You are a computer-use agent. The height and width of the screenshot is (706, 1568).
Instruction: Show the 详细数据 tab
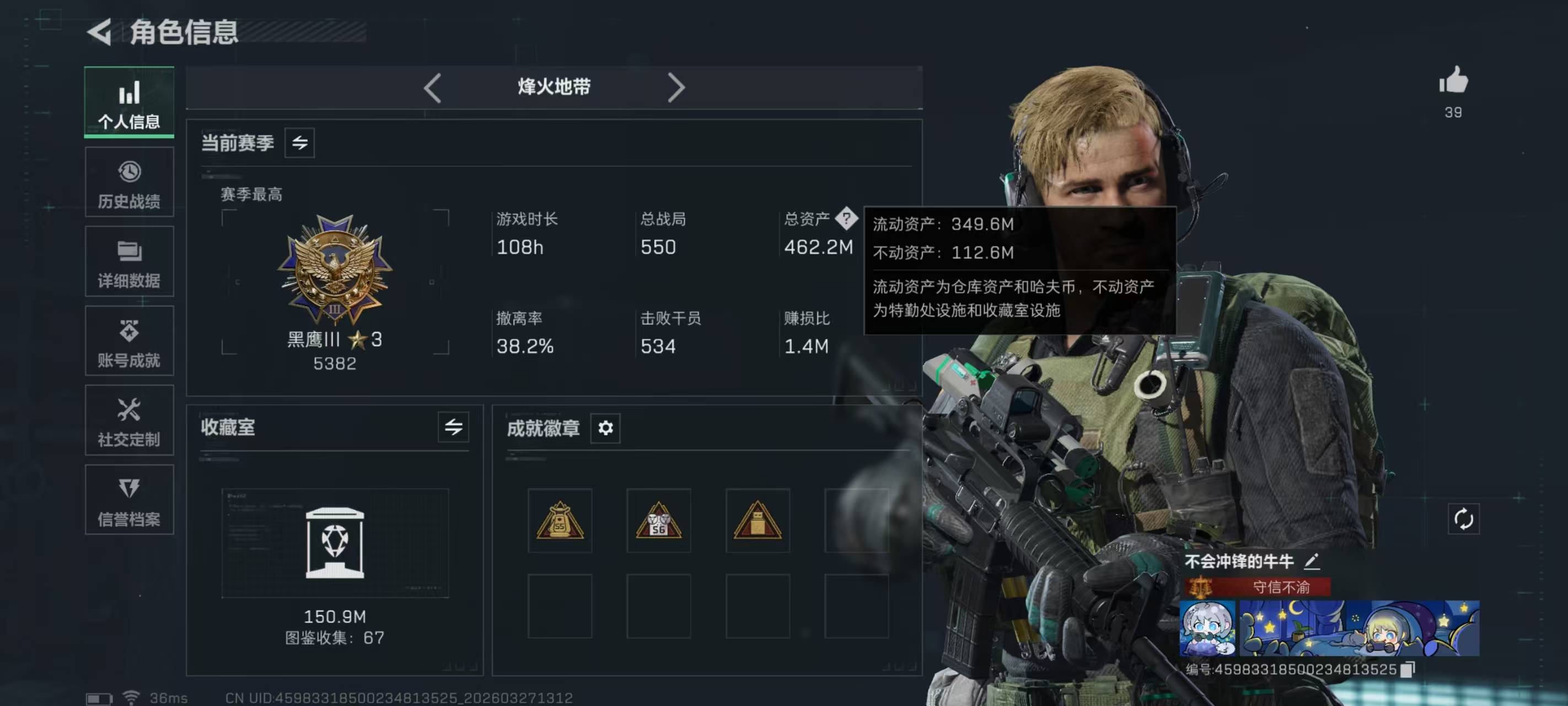pos(129,262)
